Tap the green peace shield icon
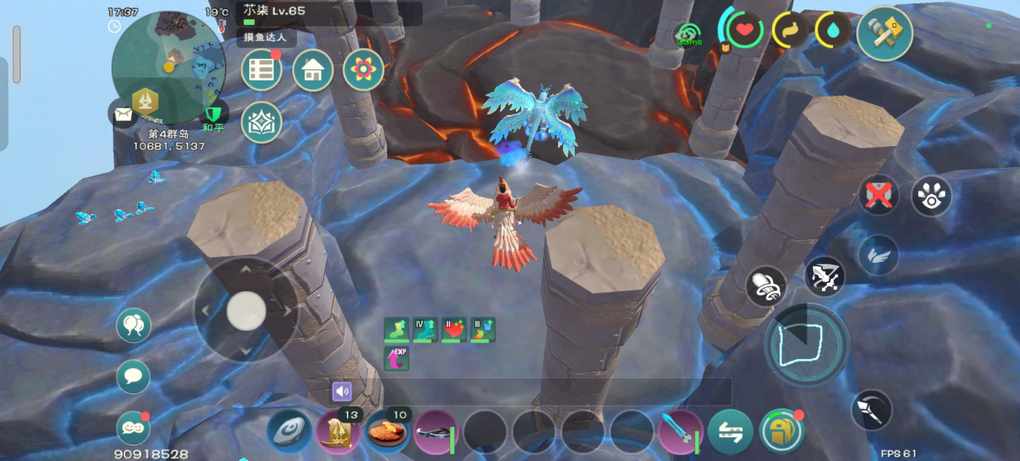1020x461 pixels. pyautogui.click(x=212, y=114)
